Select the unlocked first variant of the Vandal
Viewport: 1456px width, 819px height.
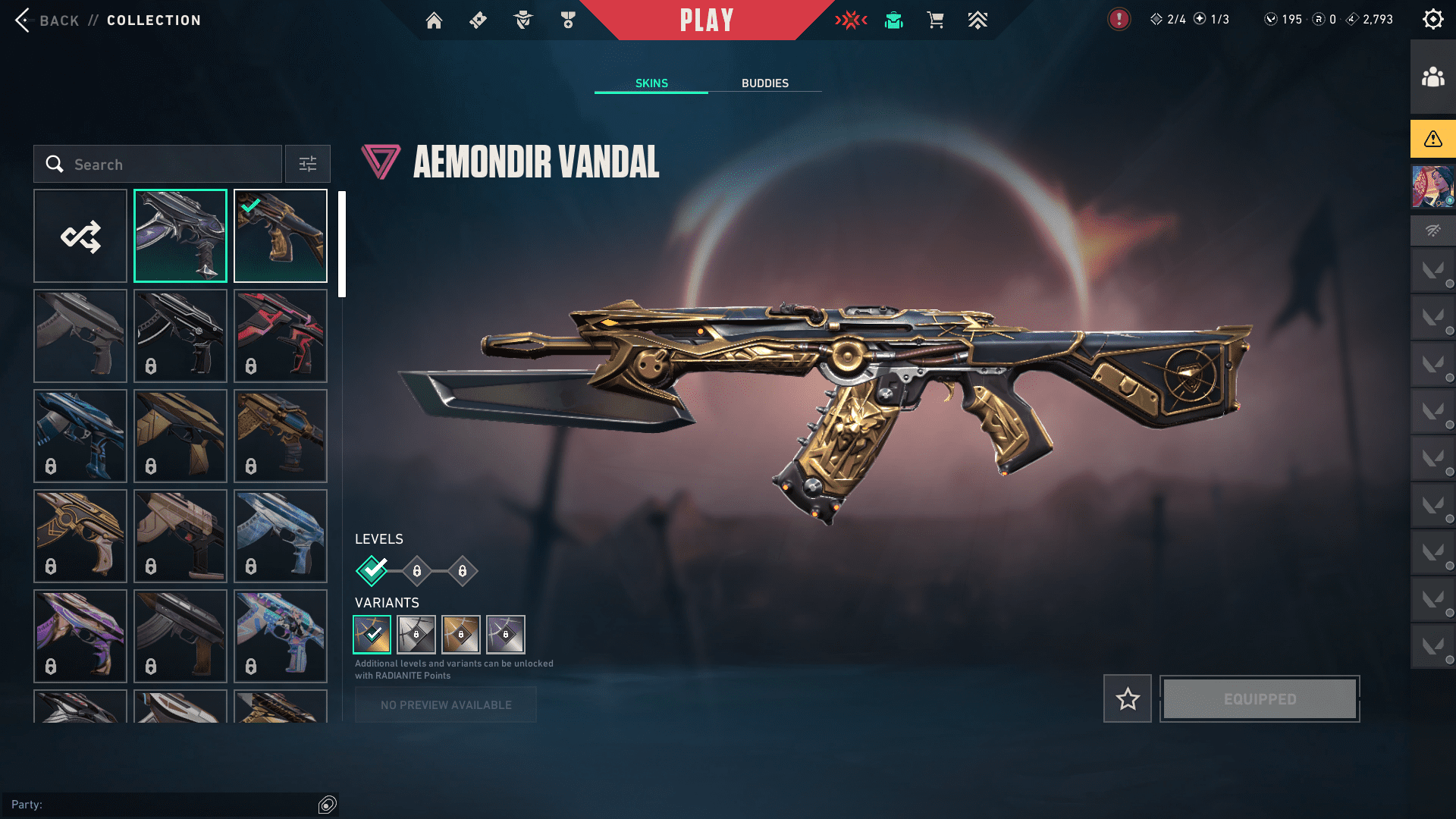pyautogui.click(x=371, y=635)
